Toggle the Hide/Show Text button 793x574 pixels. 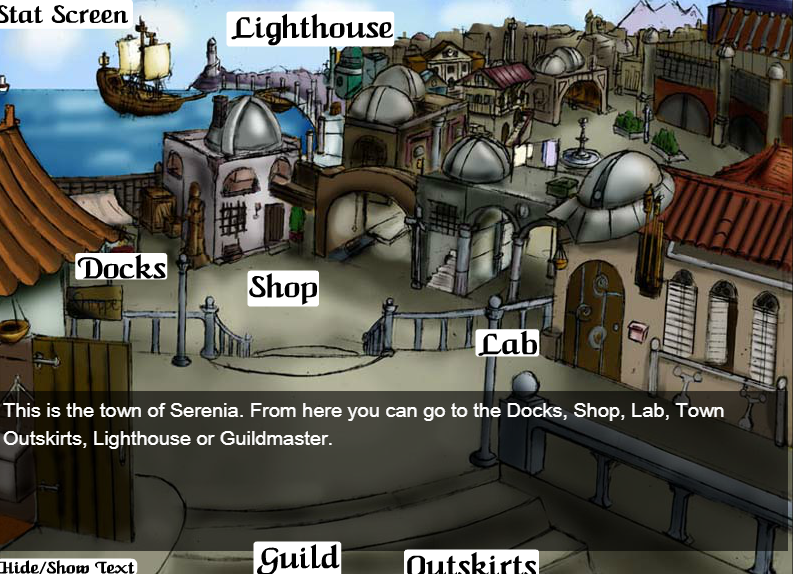tap(67, 566)
